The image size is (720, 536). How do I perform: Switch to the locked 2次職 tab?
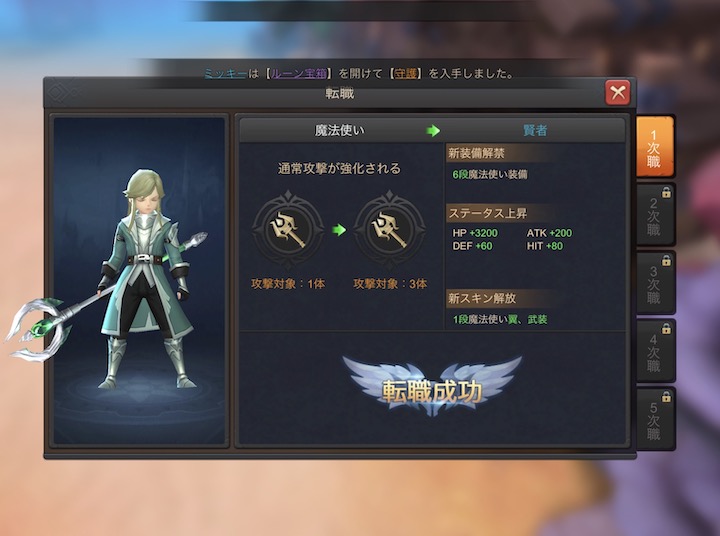(654, 215)
